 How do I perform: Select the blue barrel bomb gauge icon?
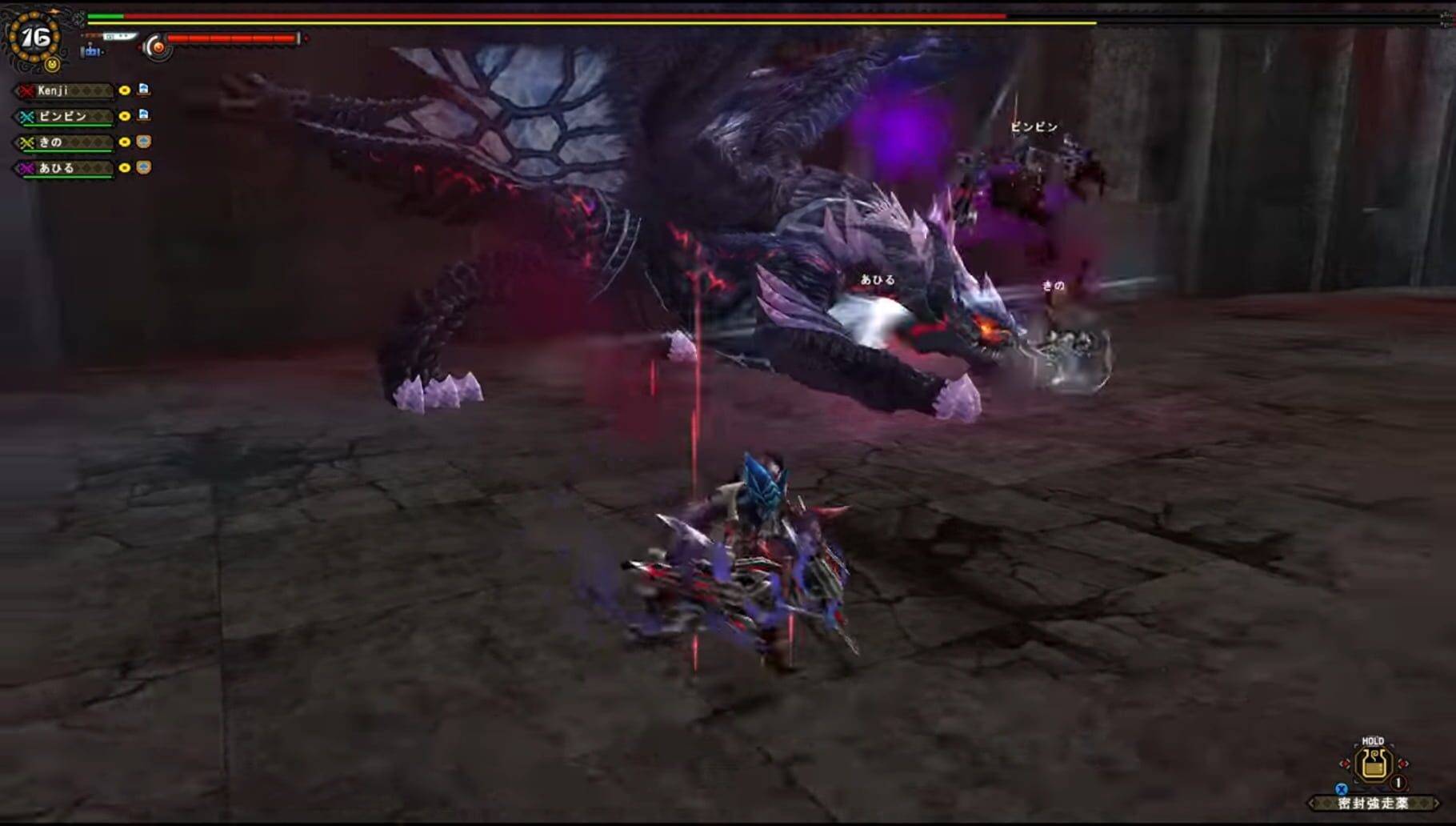click(x=91, y=52)
